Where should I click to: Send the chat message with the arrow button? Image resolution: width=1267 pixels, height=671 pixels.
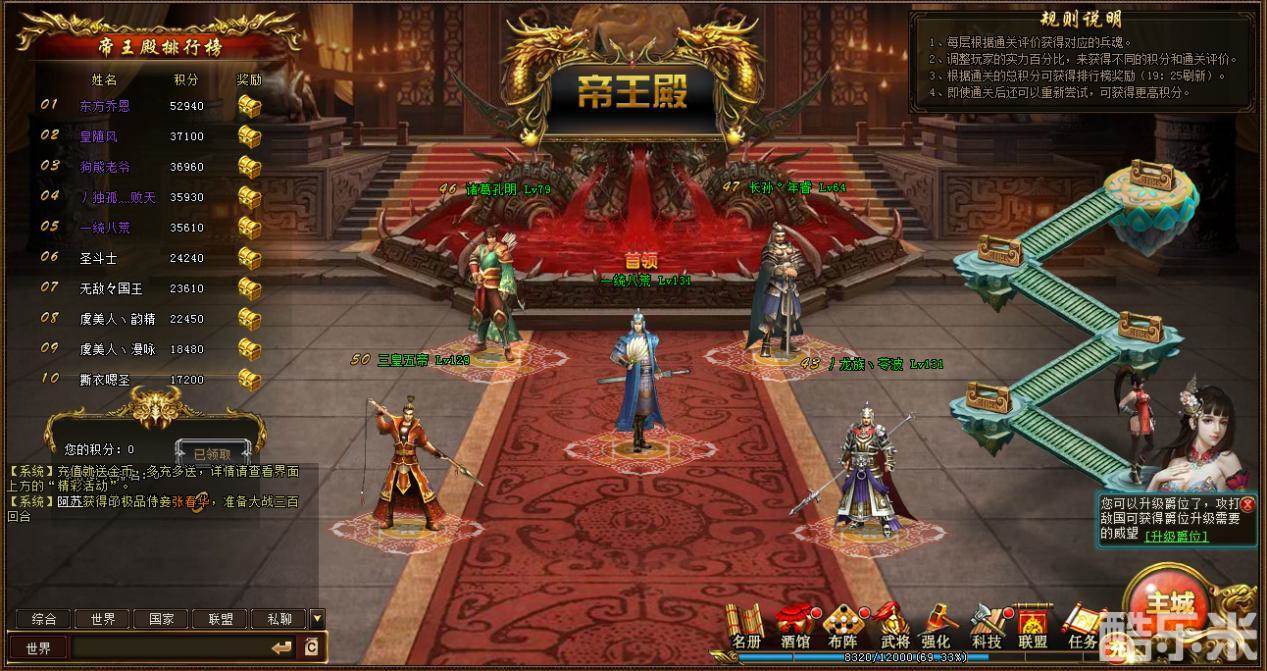pos(282,647)
